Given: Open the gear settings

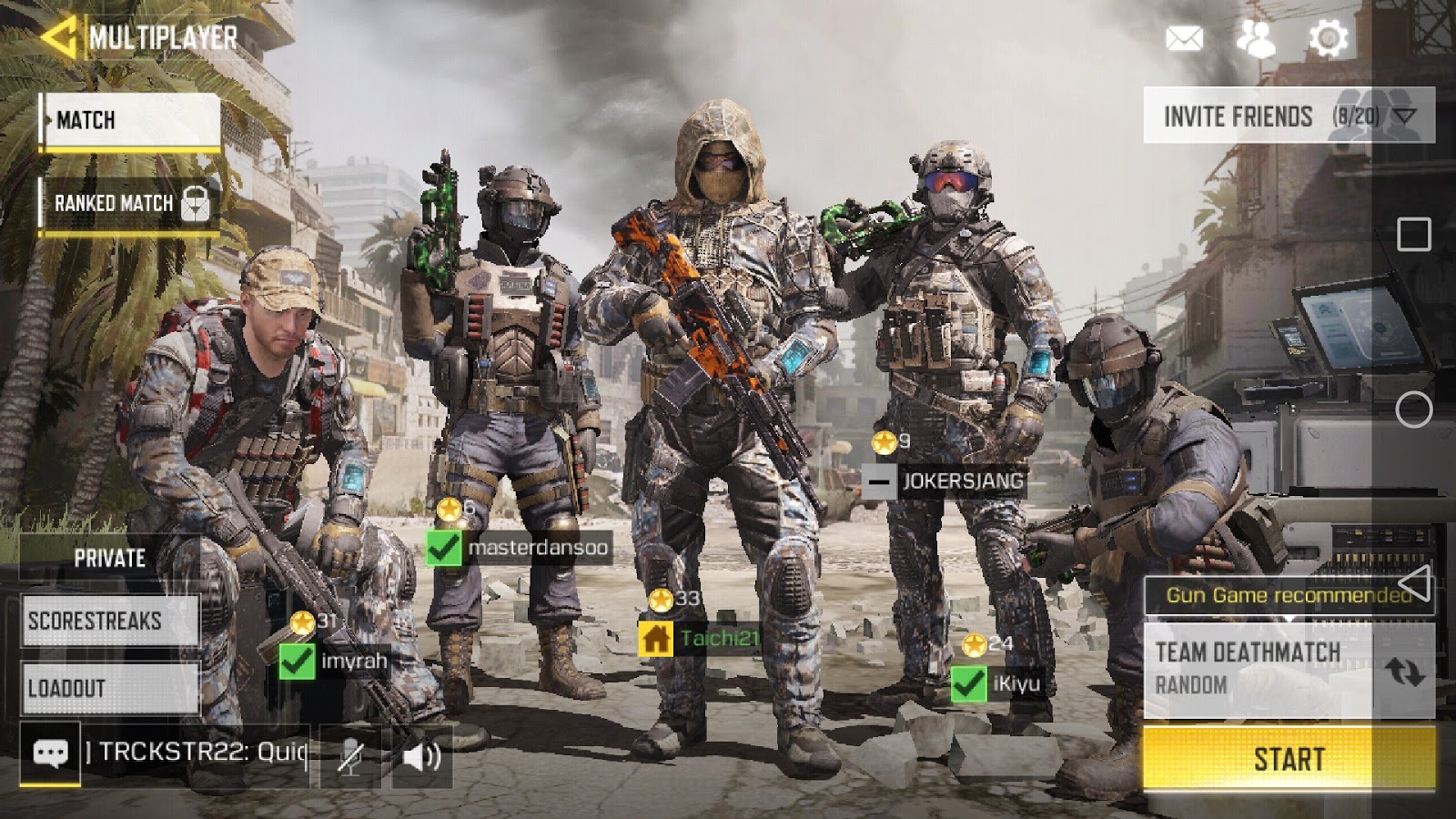Looking at the screenshot, I should [1328, 38].
